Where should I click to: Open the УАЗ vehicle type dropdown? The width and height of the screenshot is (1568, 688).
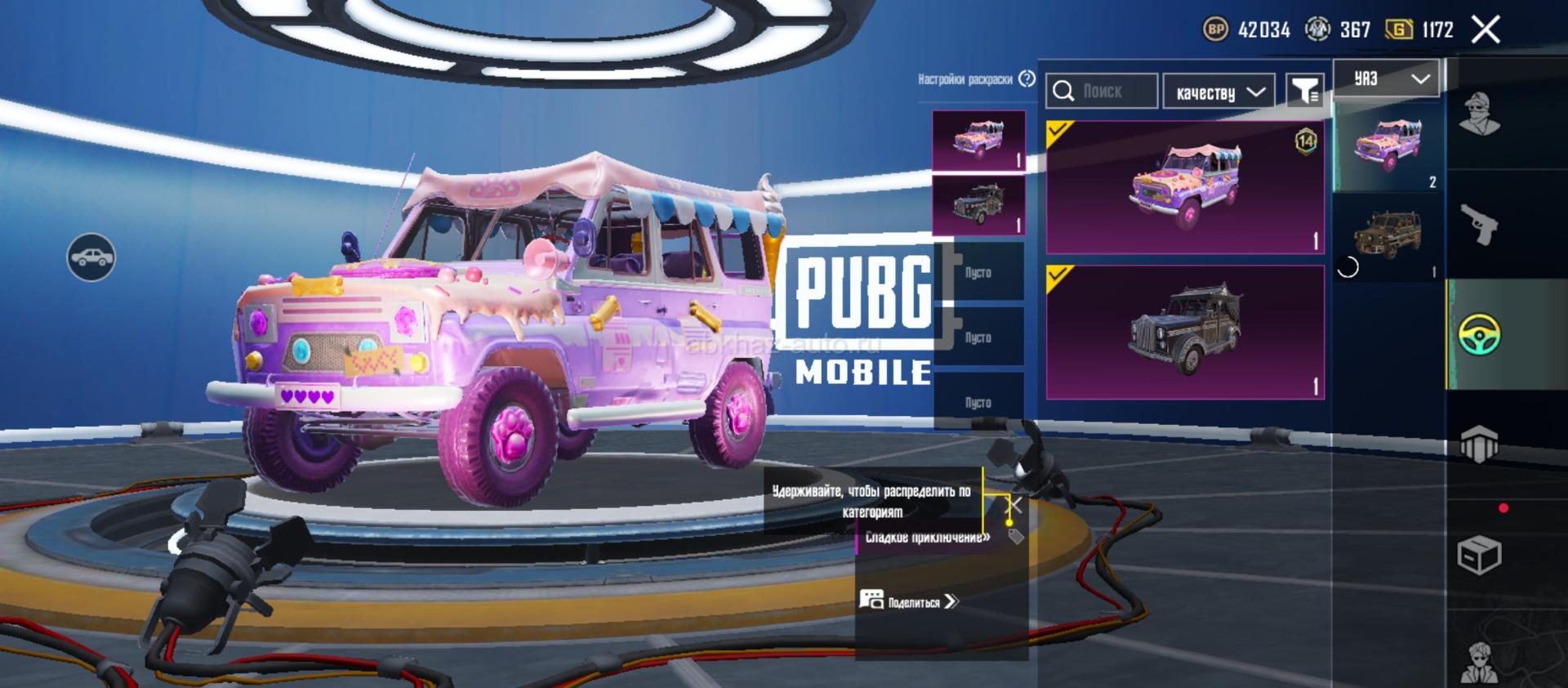pyautogui.click(x=1387, y=78)
